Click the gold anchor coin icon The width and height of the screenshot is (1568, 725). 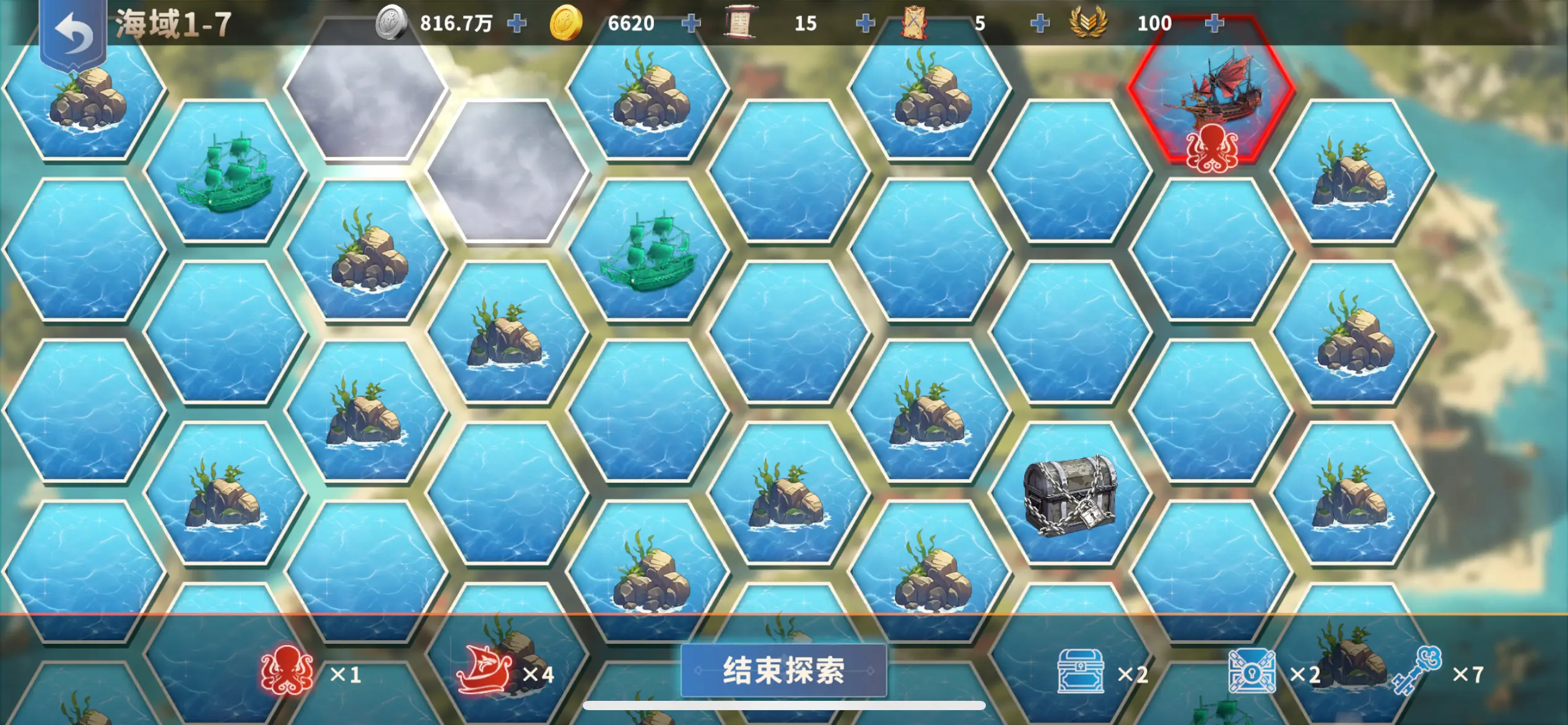(x=567, y=23)
